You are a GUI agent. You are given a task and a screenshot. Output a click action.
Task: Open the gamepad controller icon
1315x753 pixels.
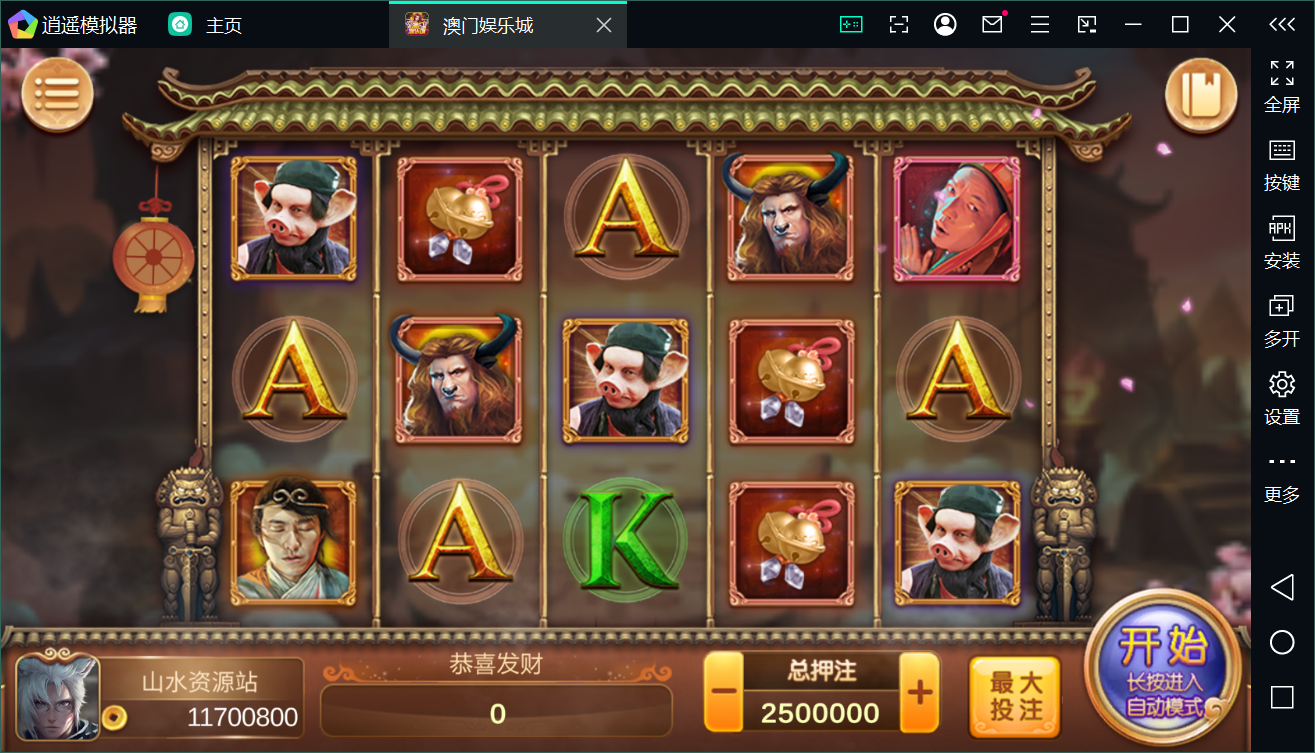[849, 24]
